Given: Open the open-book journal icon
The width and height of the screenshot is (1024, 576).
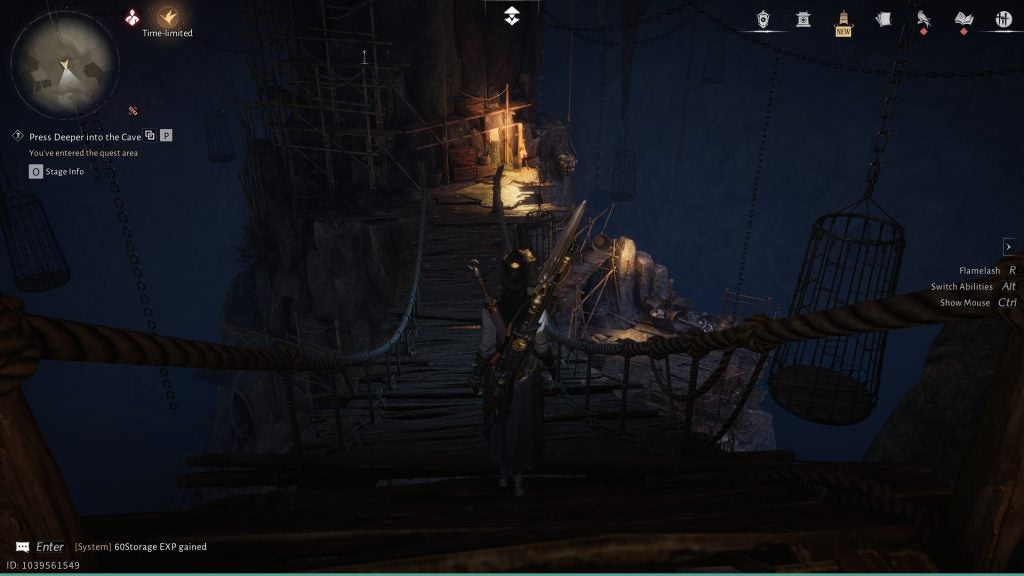Looking at the screenshot, I should tap(963, 19).
